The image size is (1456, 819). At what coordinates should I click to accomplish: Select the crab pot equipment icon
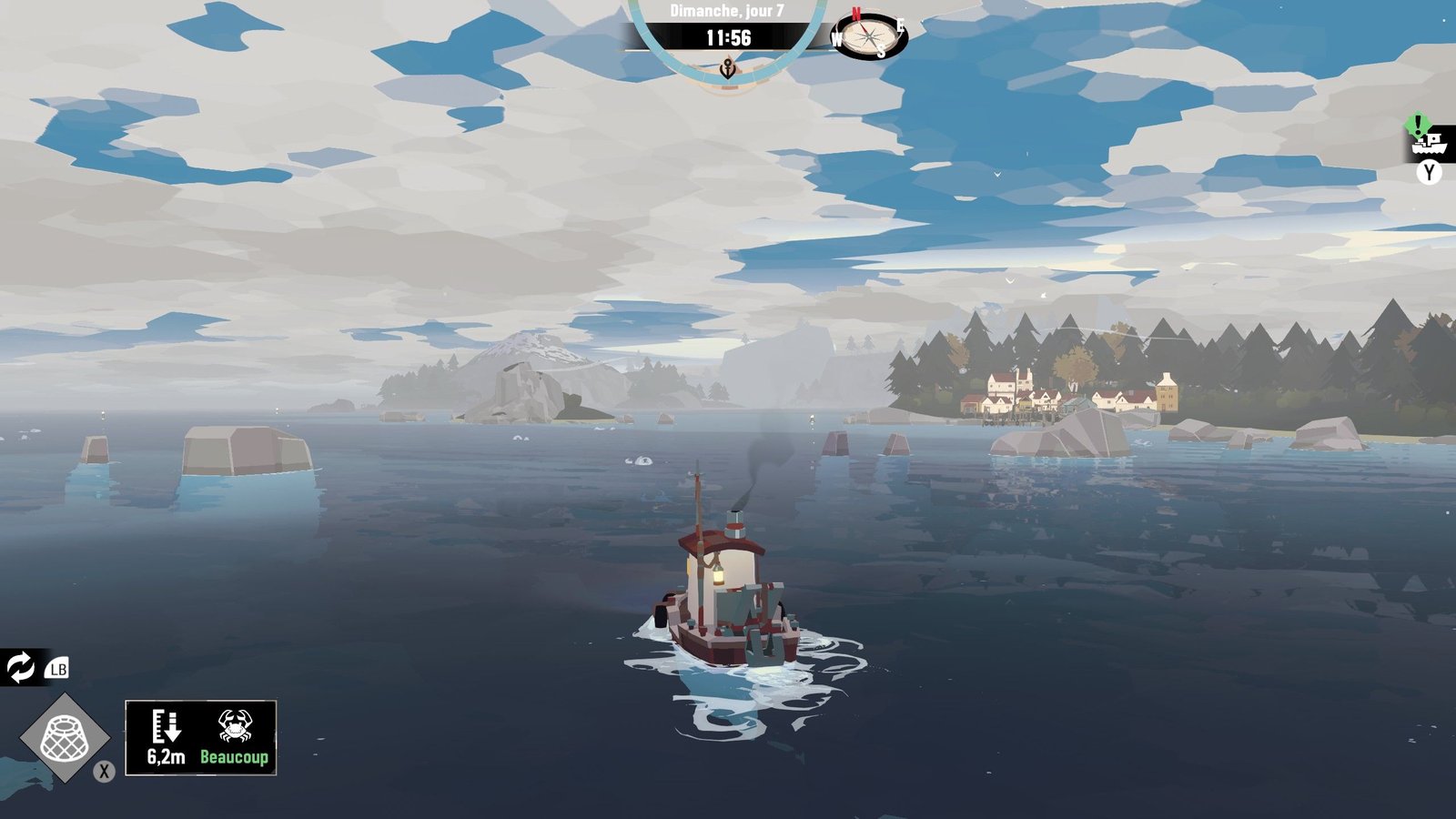pyautogui.click(x=65, y=737)
